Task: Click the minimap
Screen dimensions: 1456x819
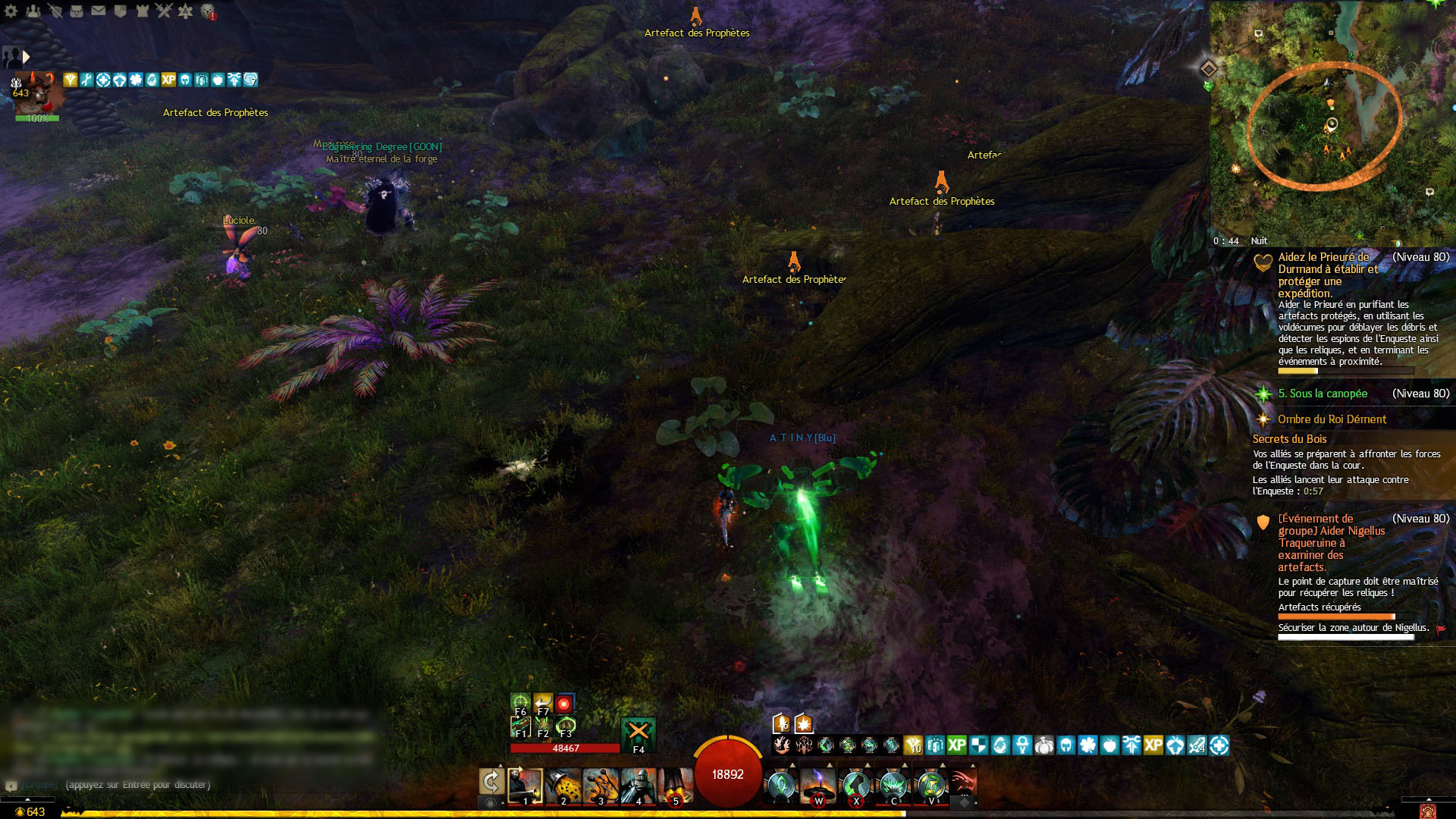Action: pyautogui.click(x=1332, y=121)
